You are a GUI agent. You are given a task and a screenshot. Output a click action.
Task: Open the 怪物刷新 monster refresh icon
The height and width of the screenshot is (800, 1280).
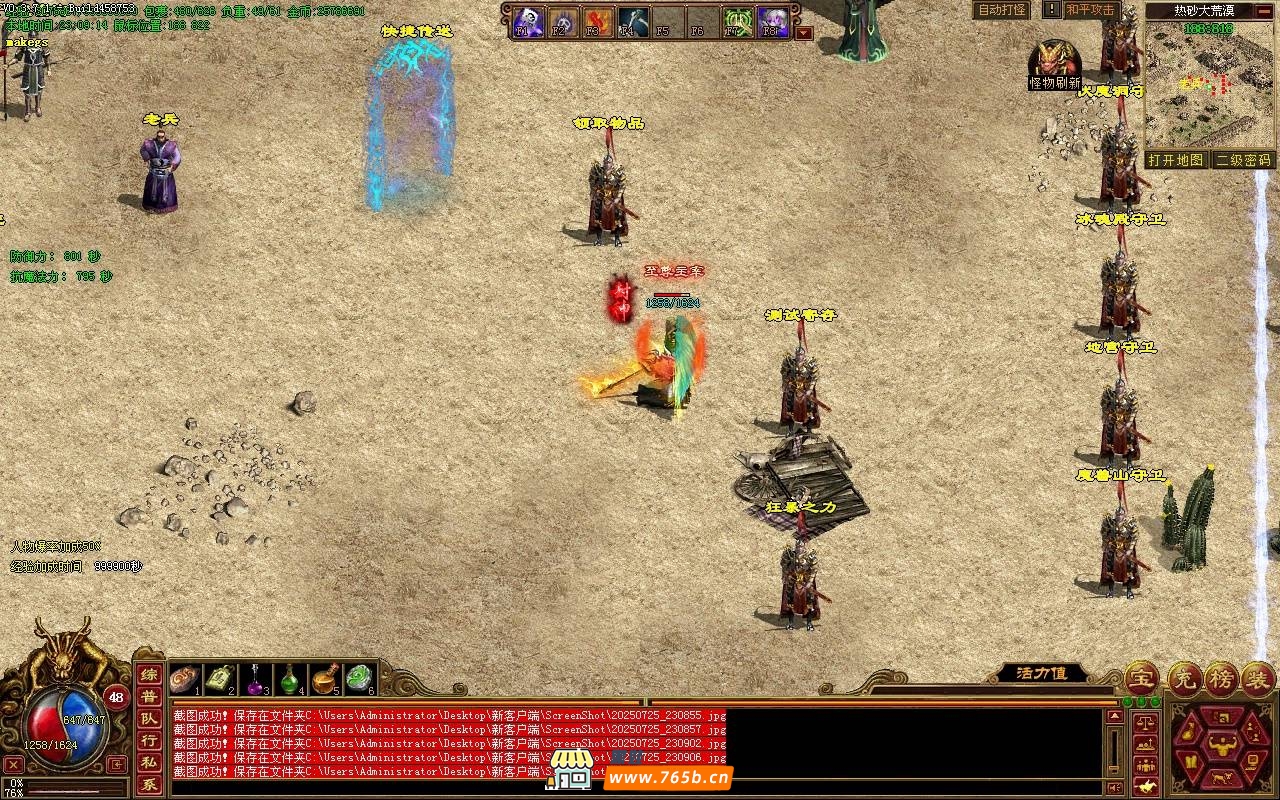[x=1055, y=65]
